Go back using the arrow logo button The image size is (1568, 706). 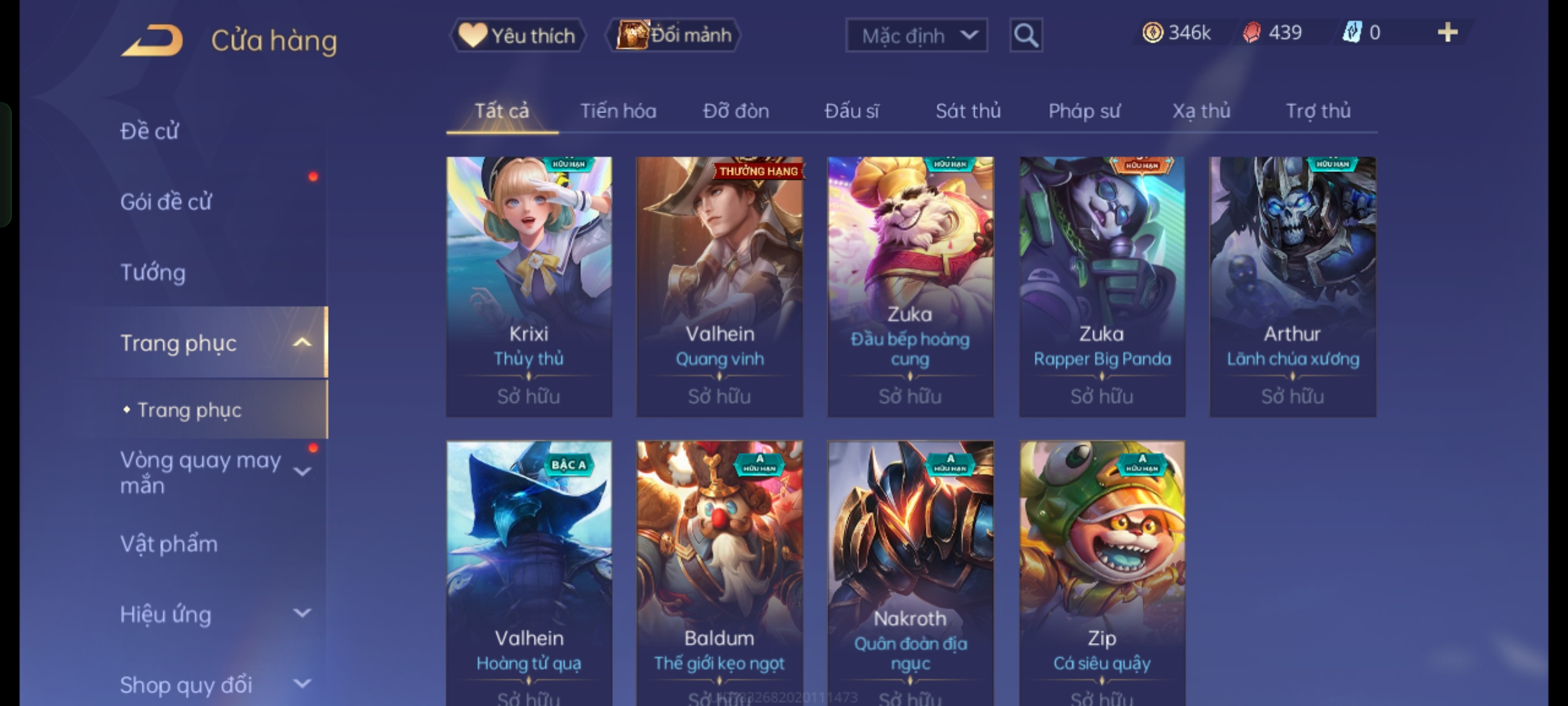point(152,41)
